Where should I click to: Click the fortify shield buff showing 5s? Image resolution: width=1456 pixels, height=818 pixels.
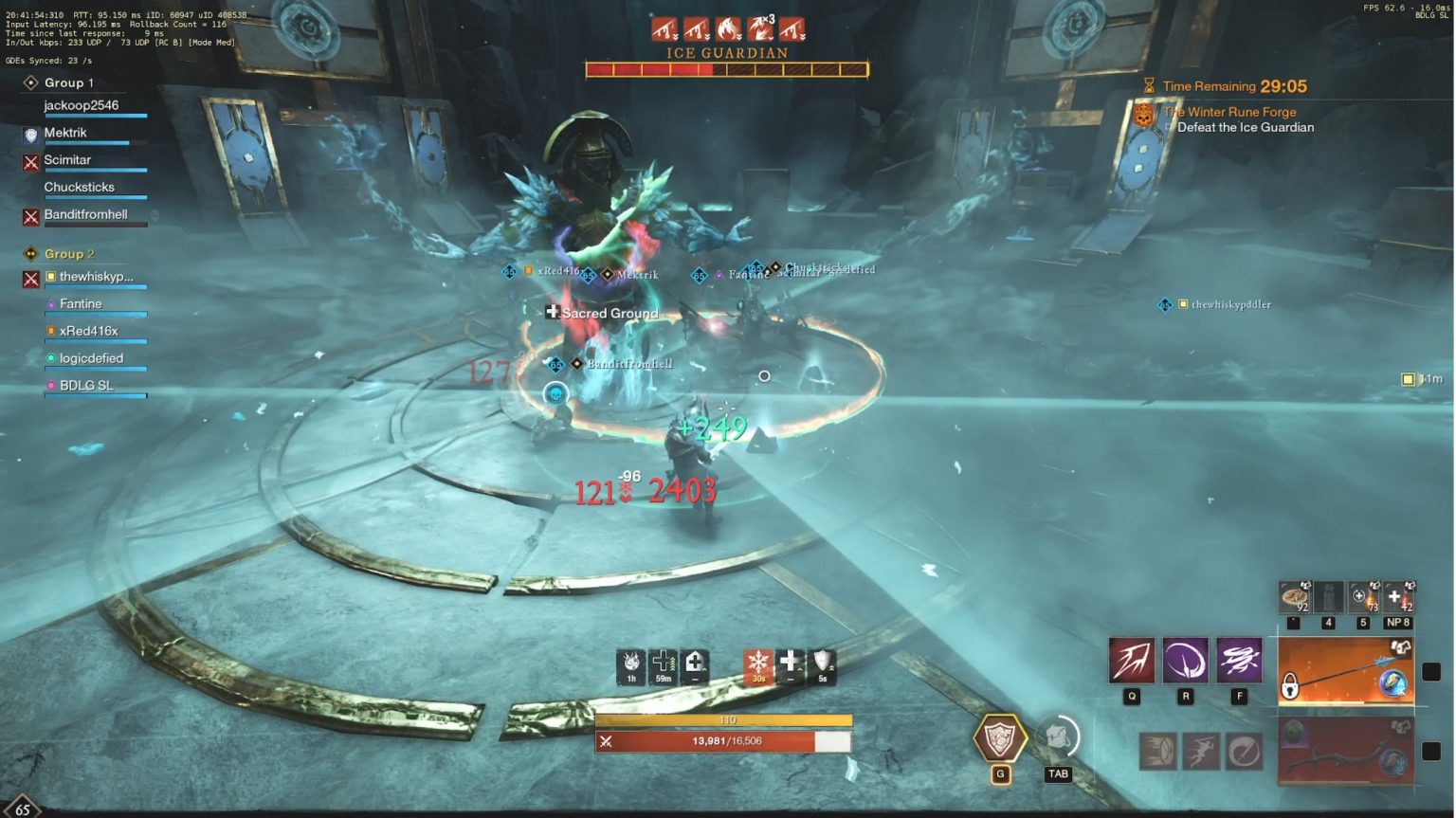click(x=823, y=663)
